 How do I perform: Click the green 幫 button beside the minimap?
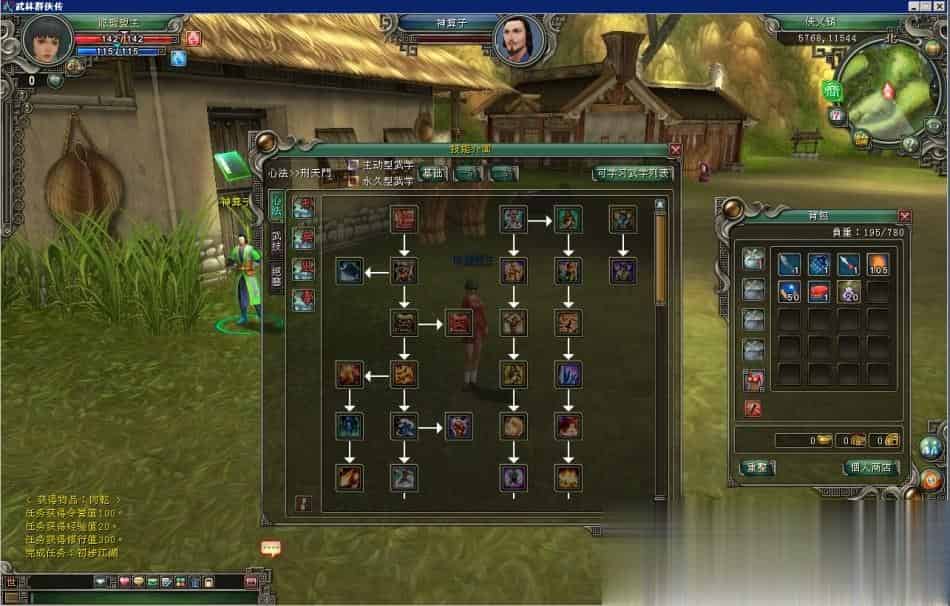click(832, 92)
